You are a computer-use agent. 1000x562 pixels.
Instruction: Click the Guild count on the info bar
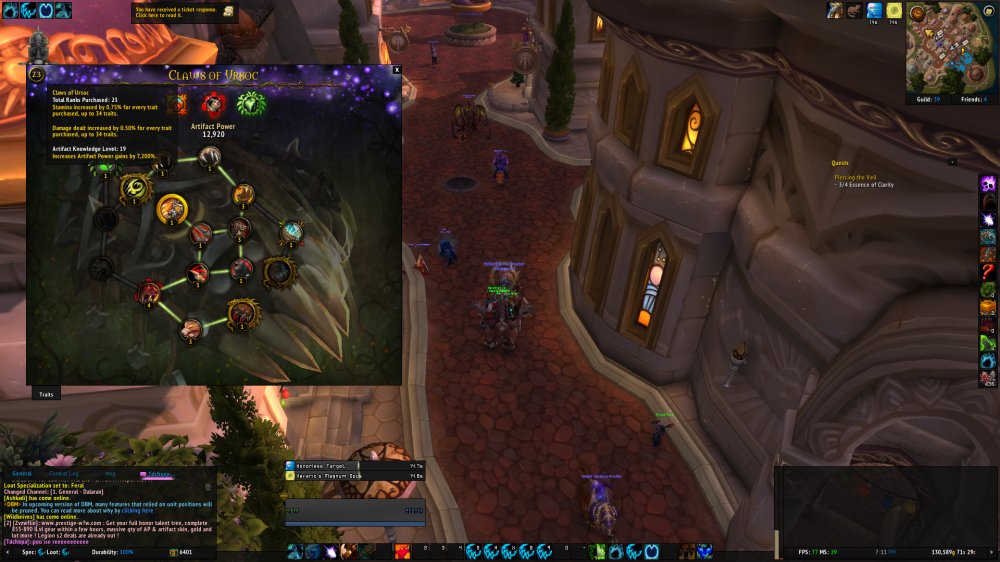[x=925, y=99]
